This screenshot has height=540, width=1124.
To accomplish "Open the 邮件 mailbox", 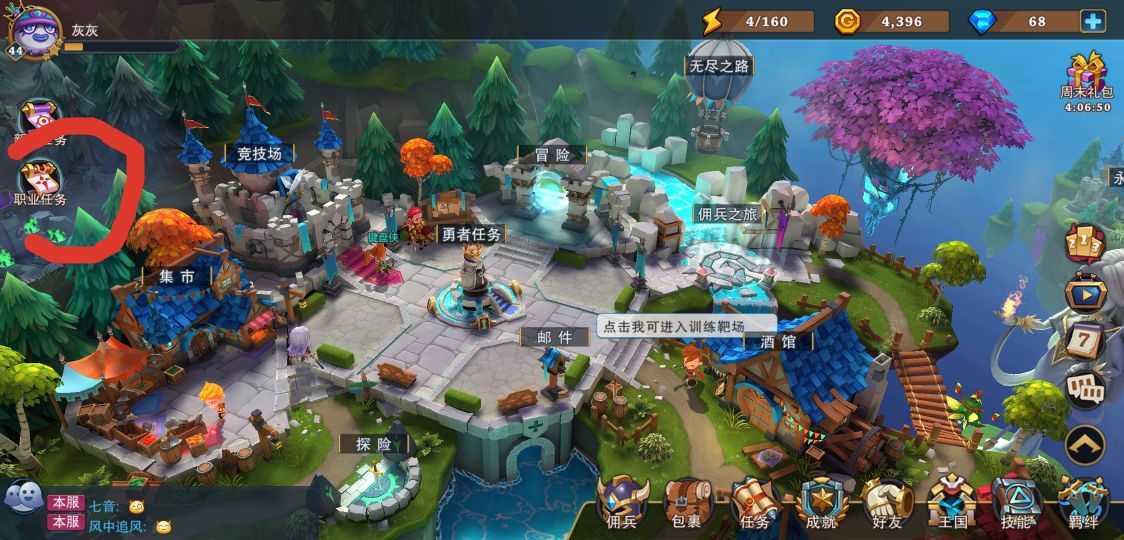I will click(x=554, y=337).
